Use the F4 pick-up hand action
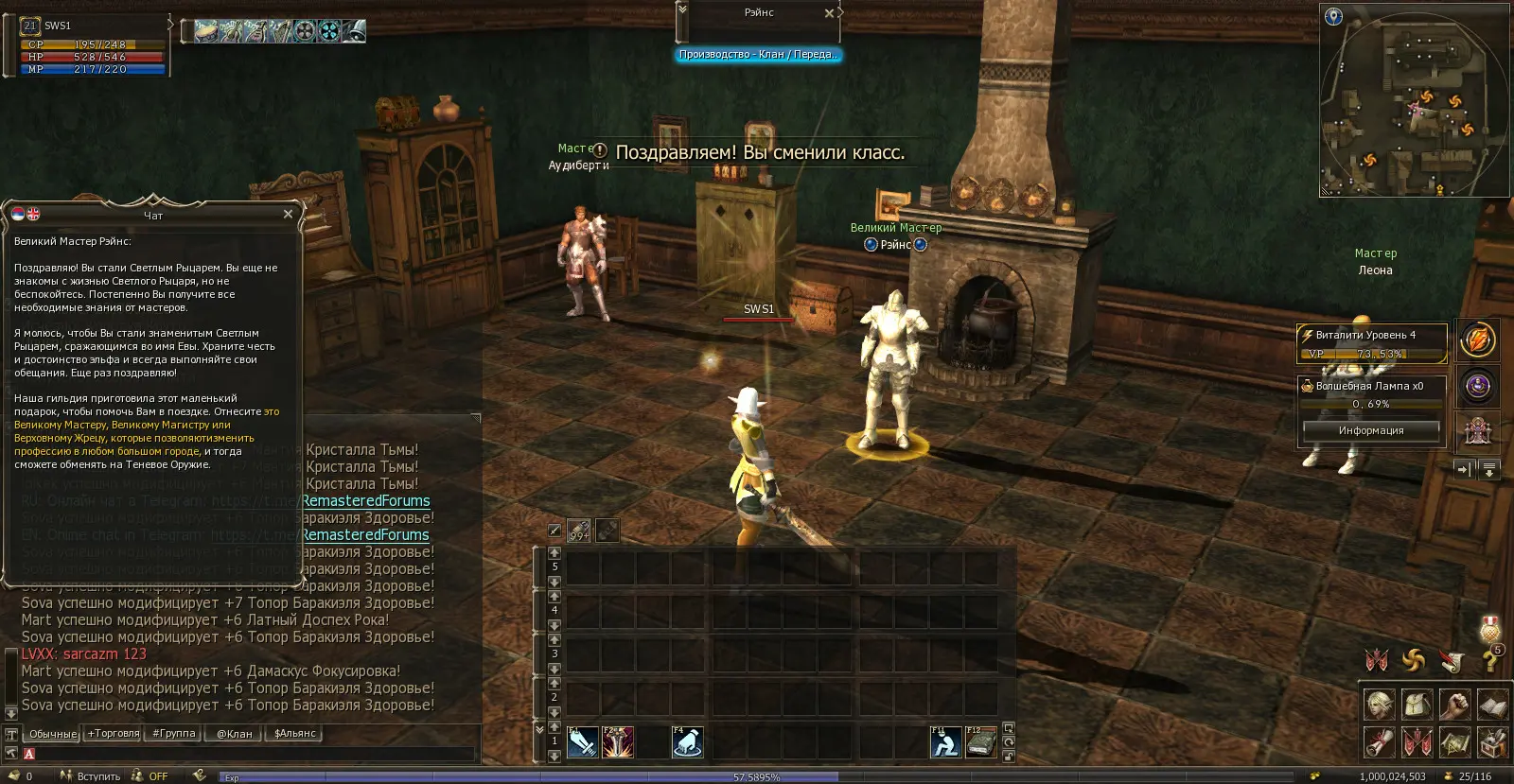The image size is (1514, 784). (688, 742)
